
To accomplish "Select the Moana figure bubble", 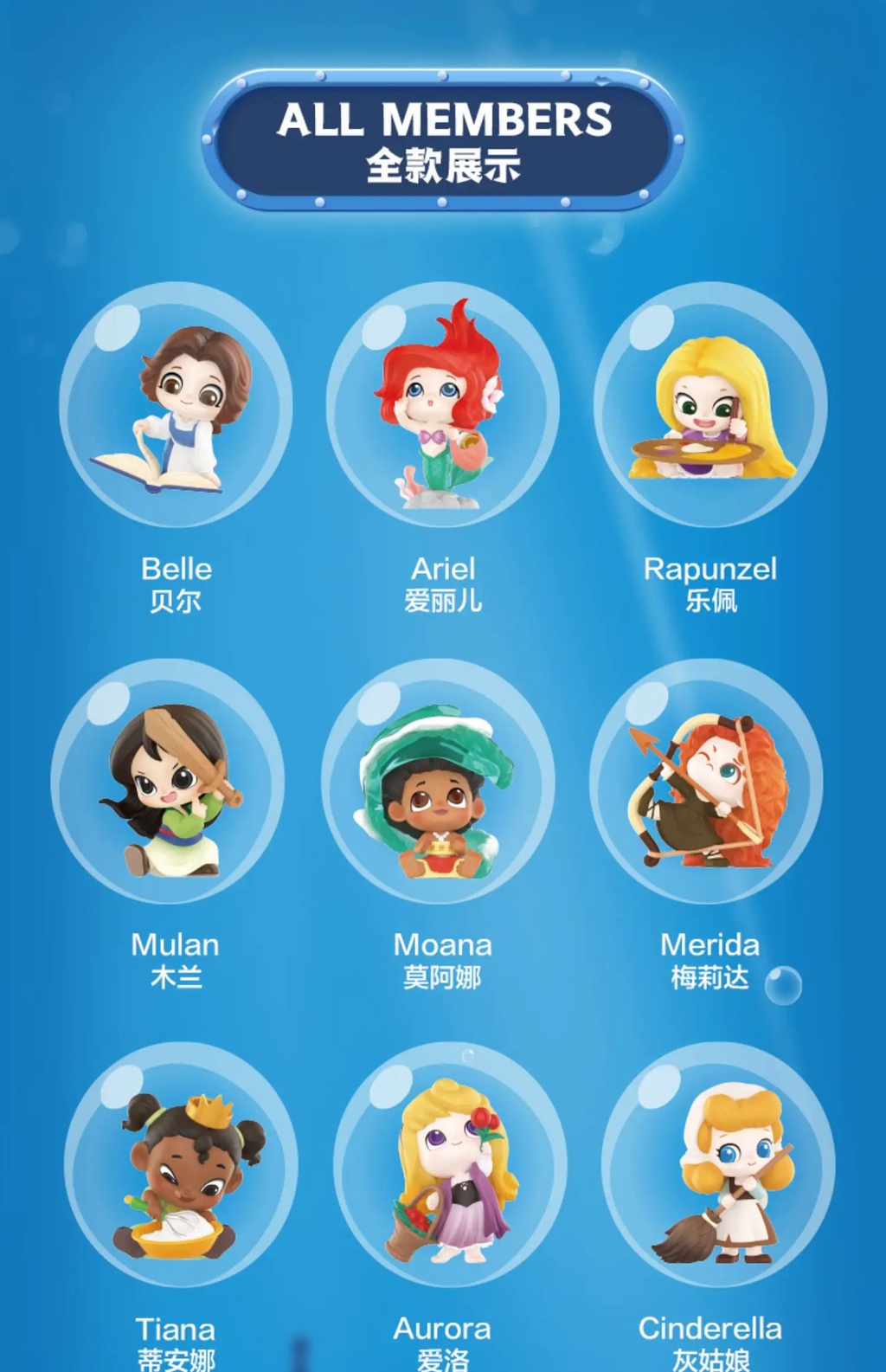I will click(x=438, y=783).
